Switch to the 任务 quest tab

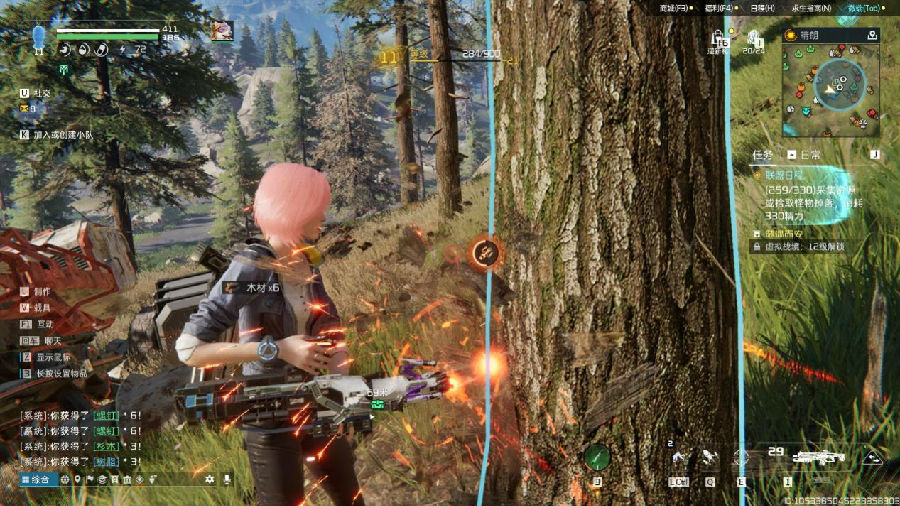(762, 155)
